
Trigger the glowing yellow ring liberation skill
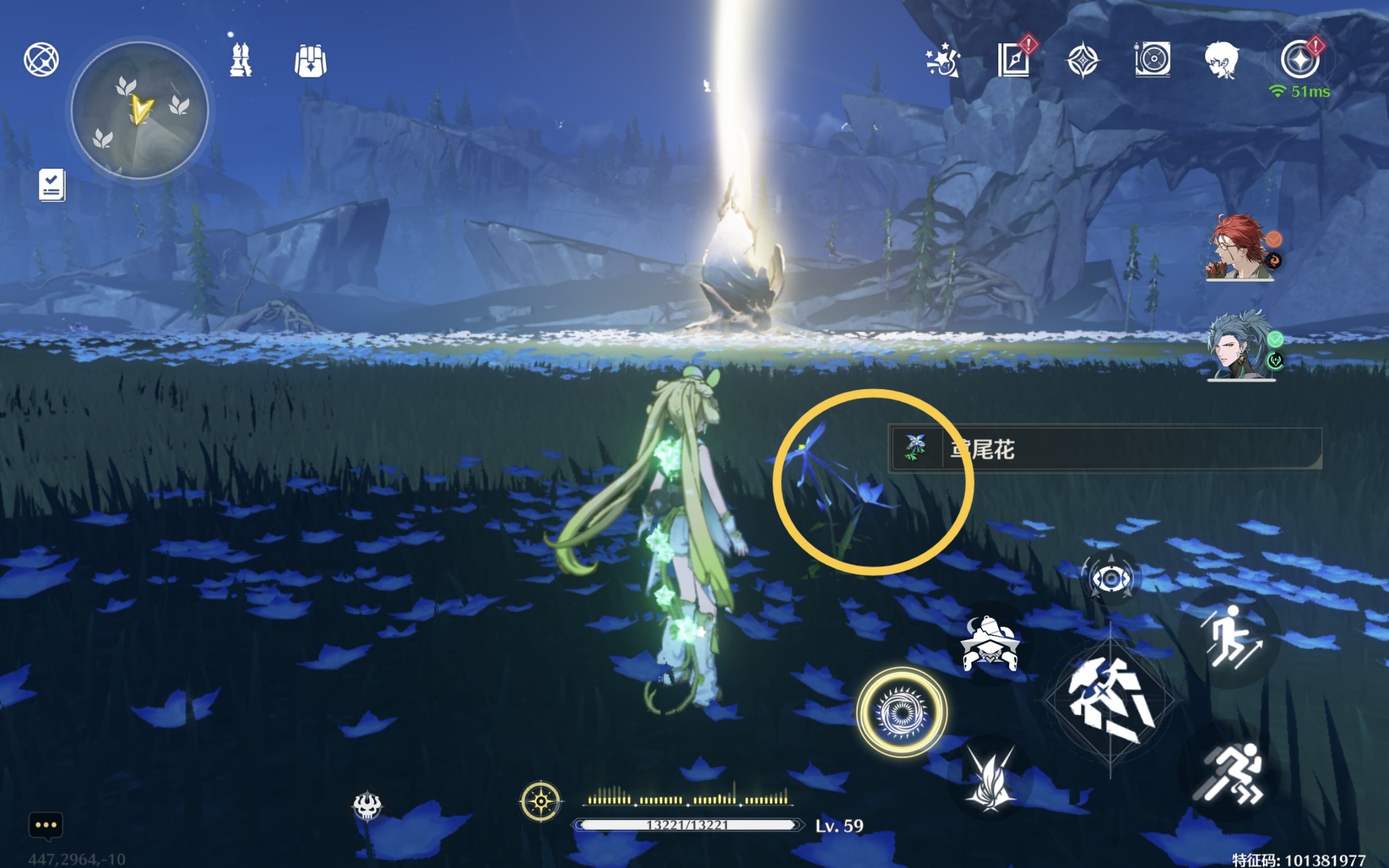[901, 712]
